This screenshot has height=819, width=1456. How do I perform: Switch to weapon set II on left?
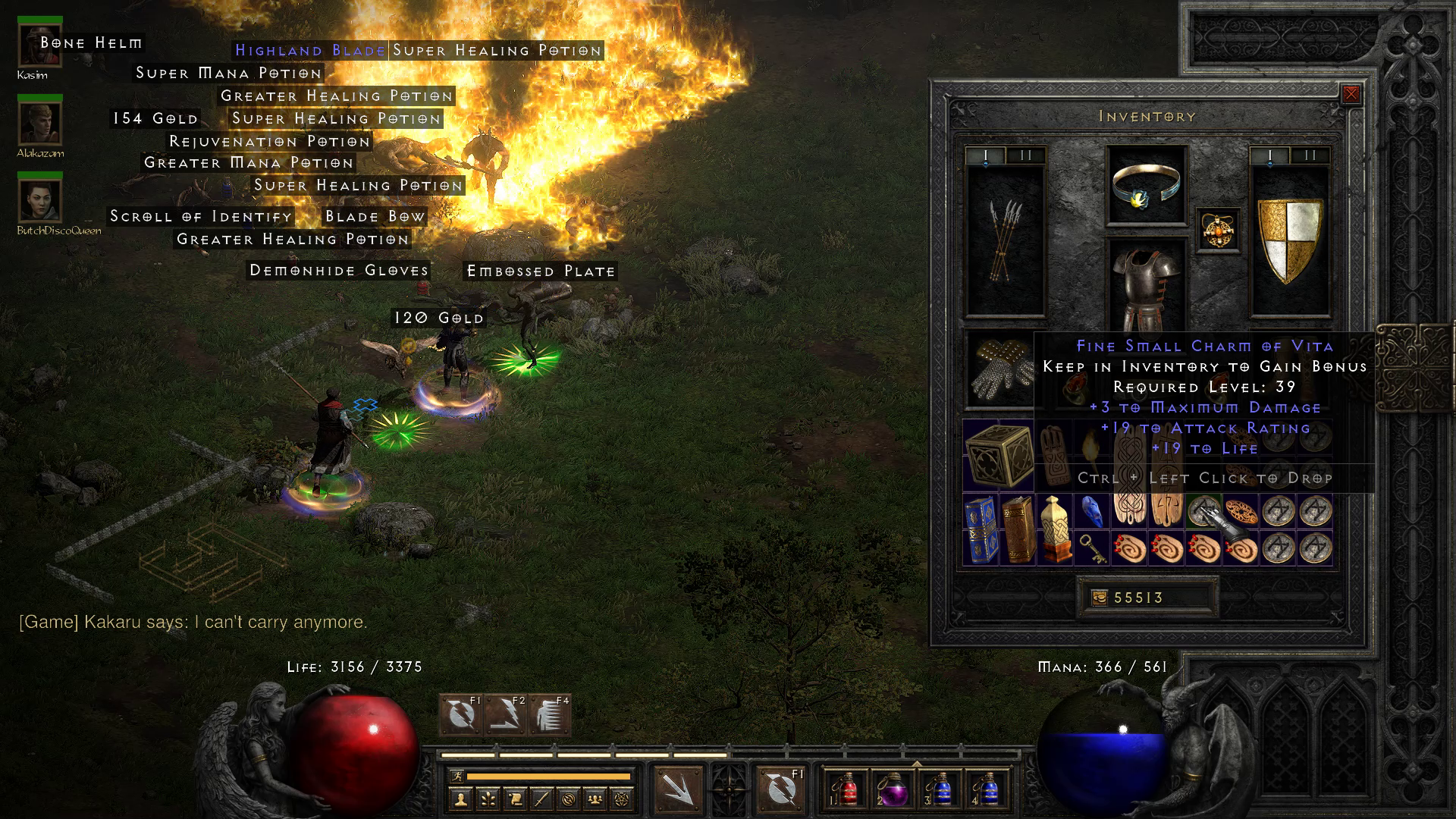[x=1026, y=156]
